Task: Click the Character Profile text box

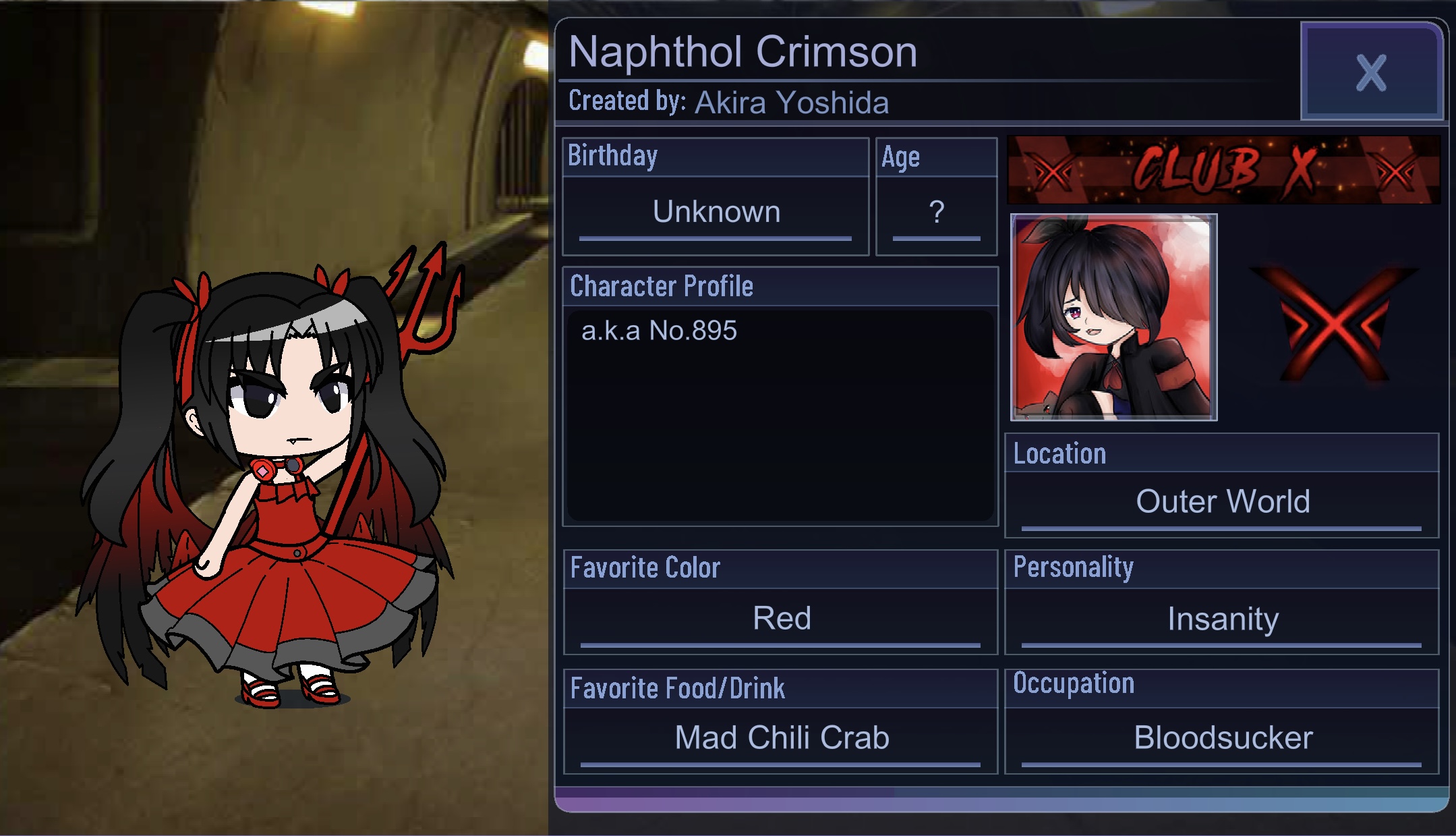Action: [780, 414]
